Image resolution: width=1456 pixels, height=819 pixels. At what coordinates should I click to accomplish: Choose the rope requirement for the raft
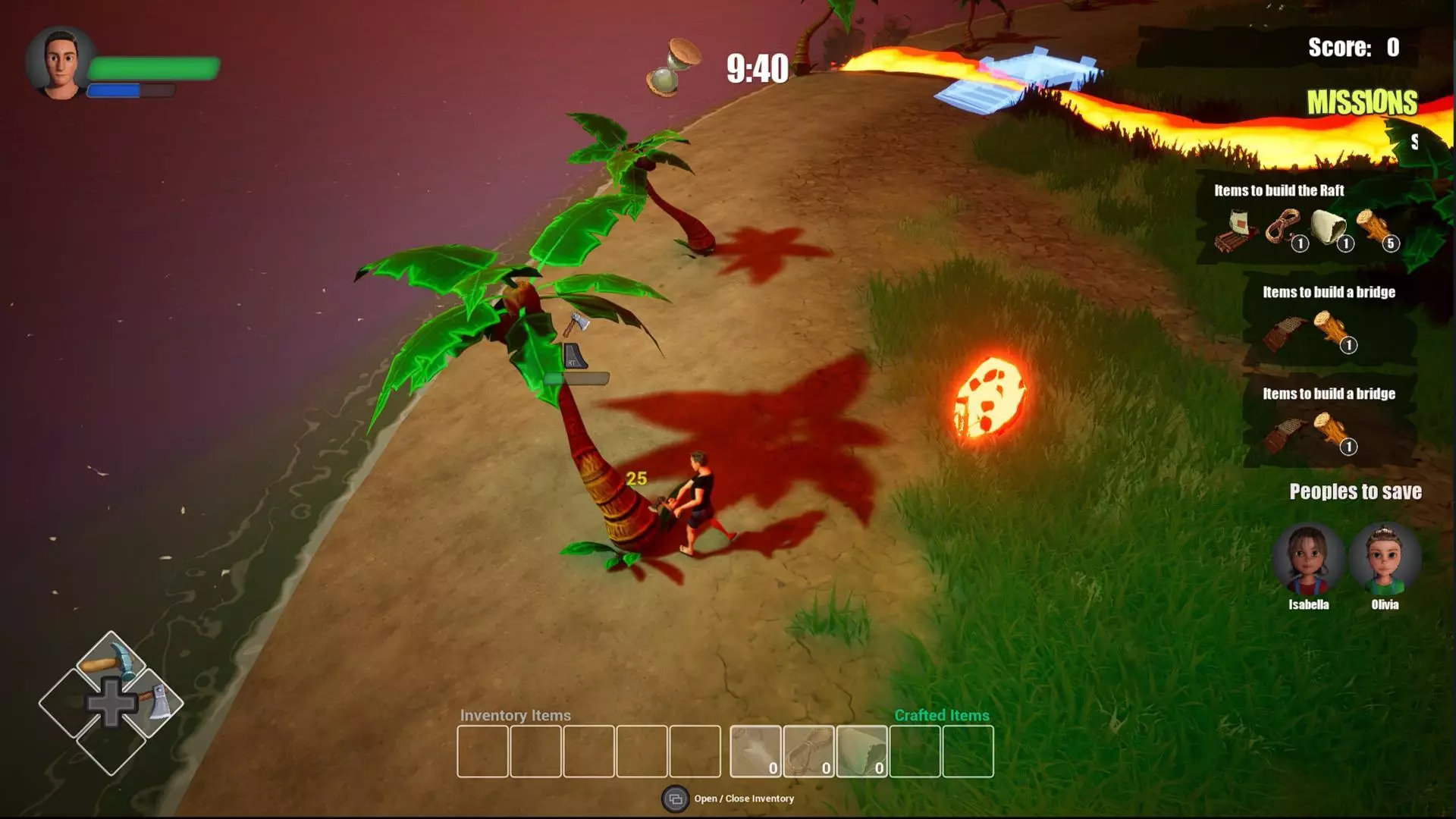(x=1284, y=227)
